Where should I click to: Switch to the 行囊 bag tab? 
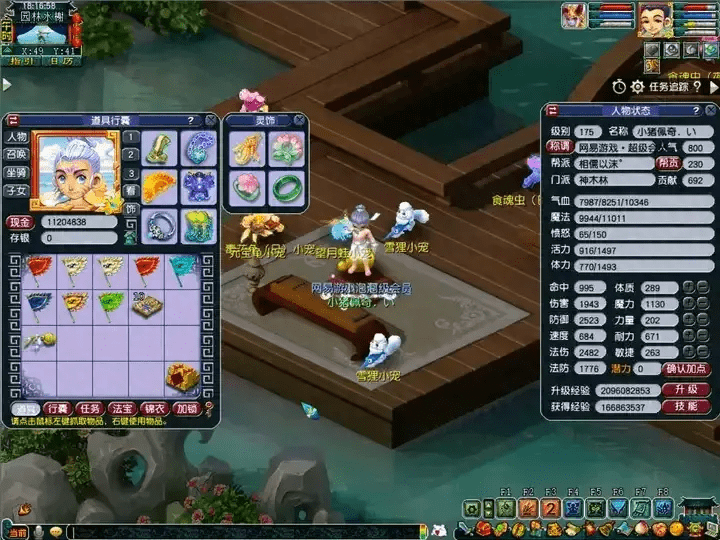point(57,408)
